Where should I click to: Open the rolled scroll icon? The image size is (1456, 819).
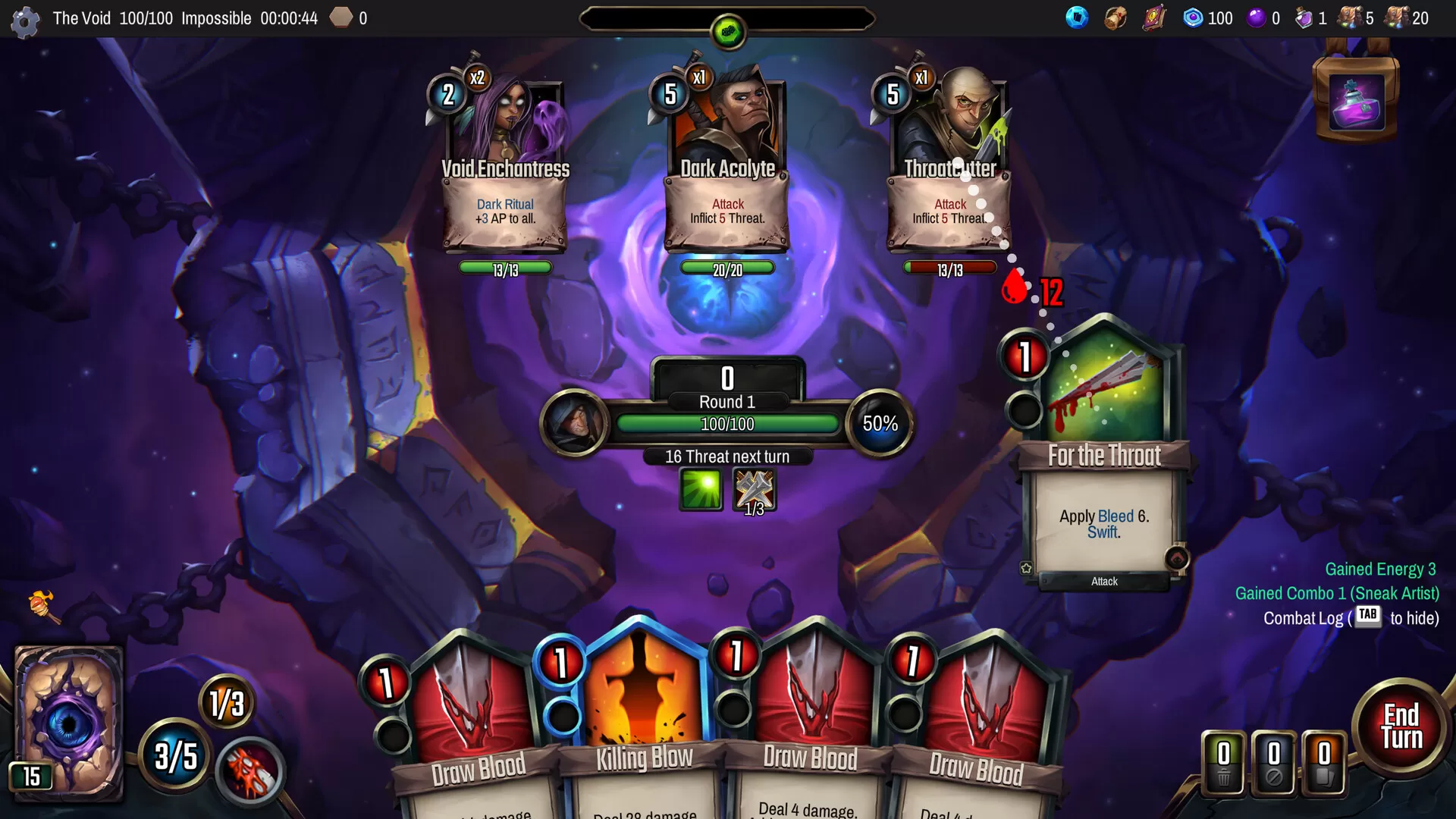(1115, 17)
